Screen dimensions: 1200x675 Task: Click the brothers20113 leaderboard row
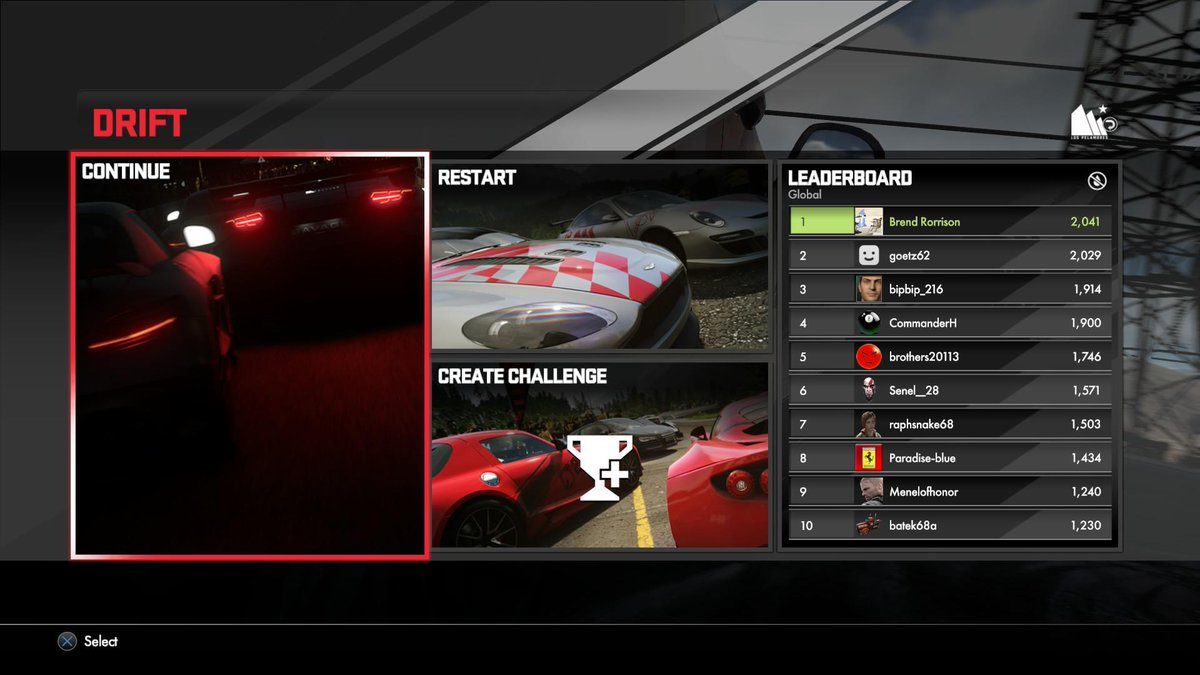(949, 357)
